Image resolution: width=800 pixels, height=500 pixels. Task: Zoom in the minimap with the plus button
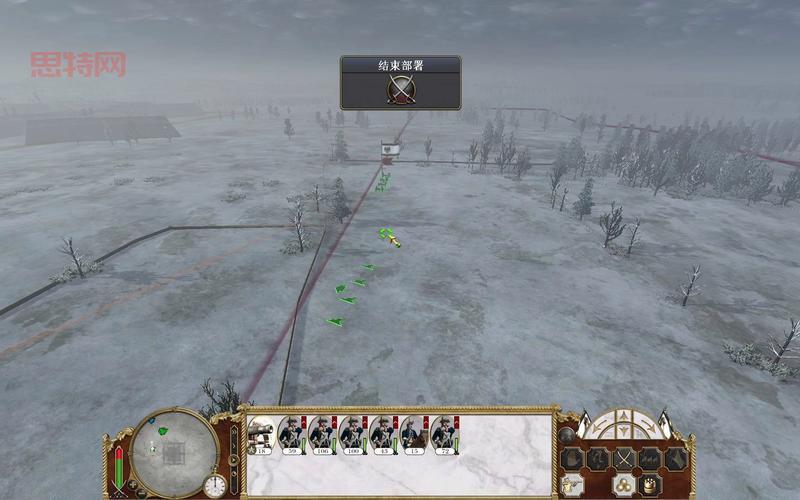click(x=131, y=485)
